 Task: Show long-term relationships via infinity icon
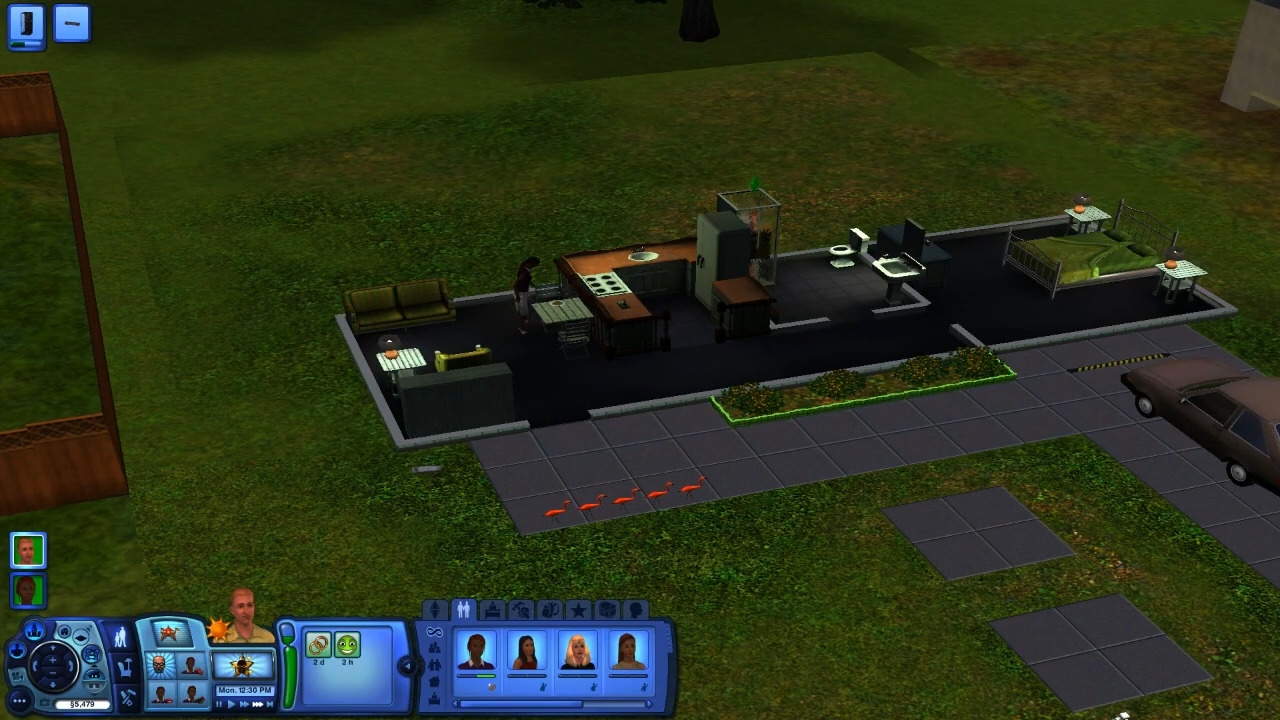[435, 632]
